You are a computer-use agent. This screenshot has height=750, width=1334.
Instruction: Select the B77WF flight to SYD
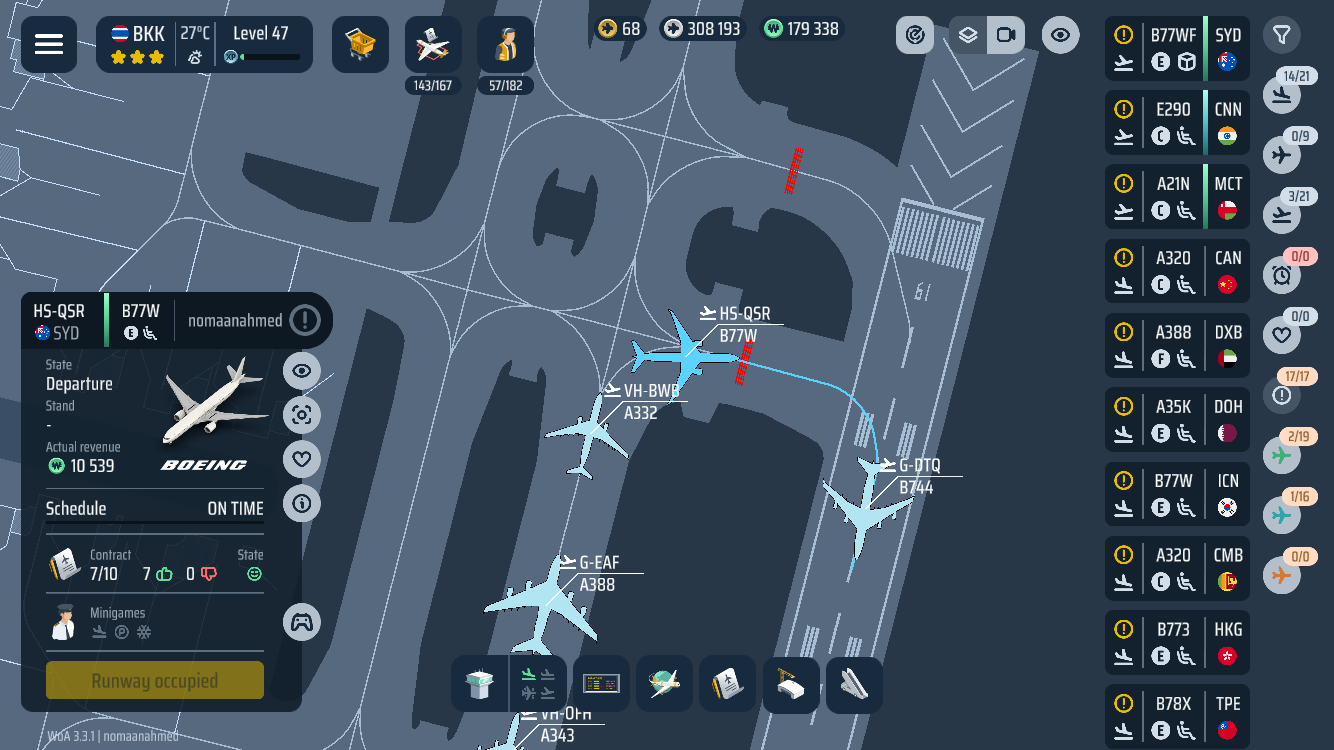click(1177, 48)
